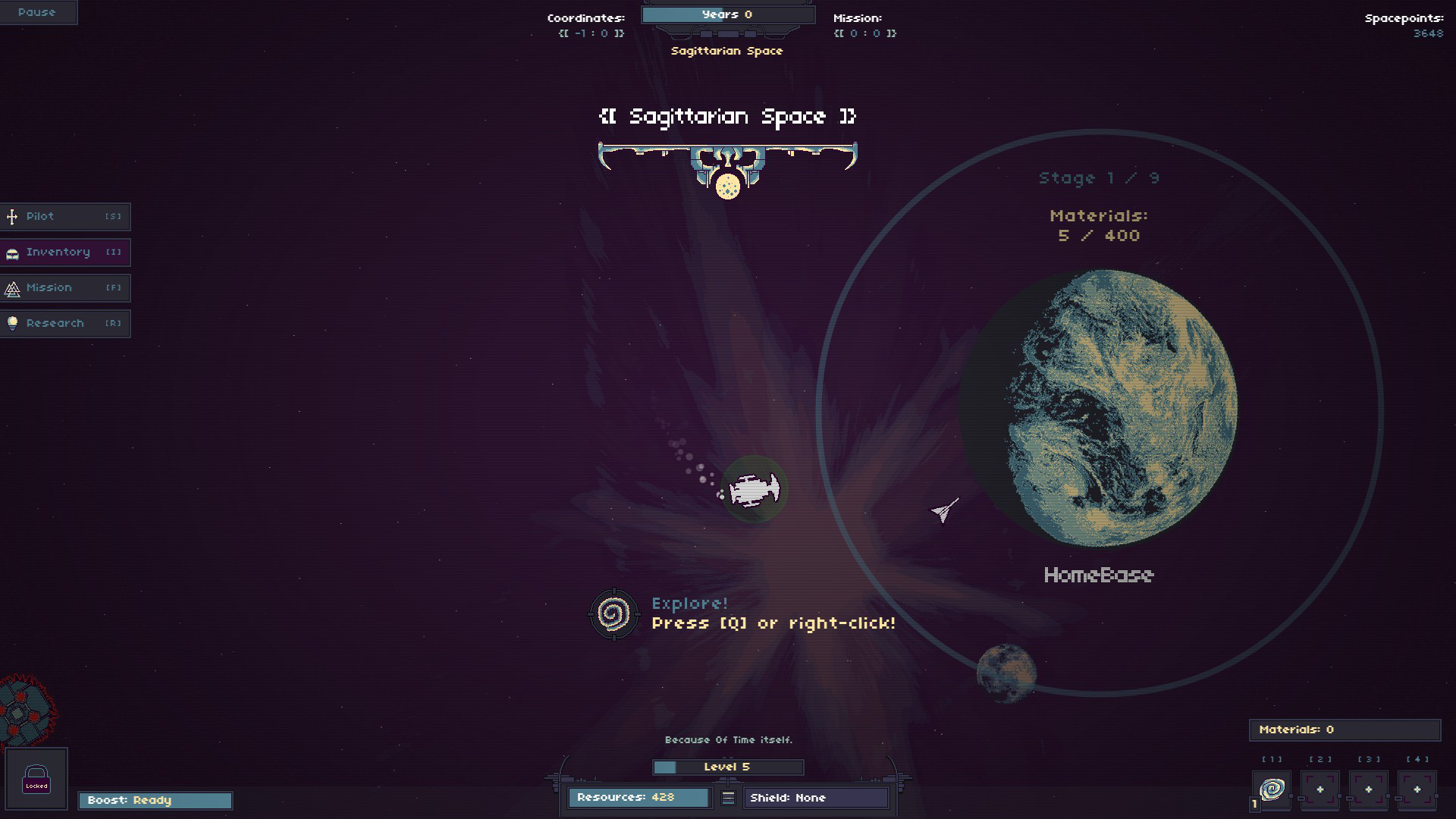1456x819 pixels.
Task: Open the Pause menu
Action: click(38, 12)
